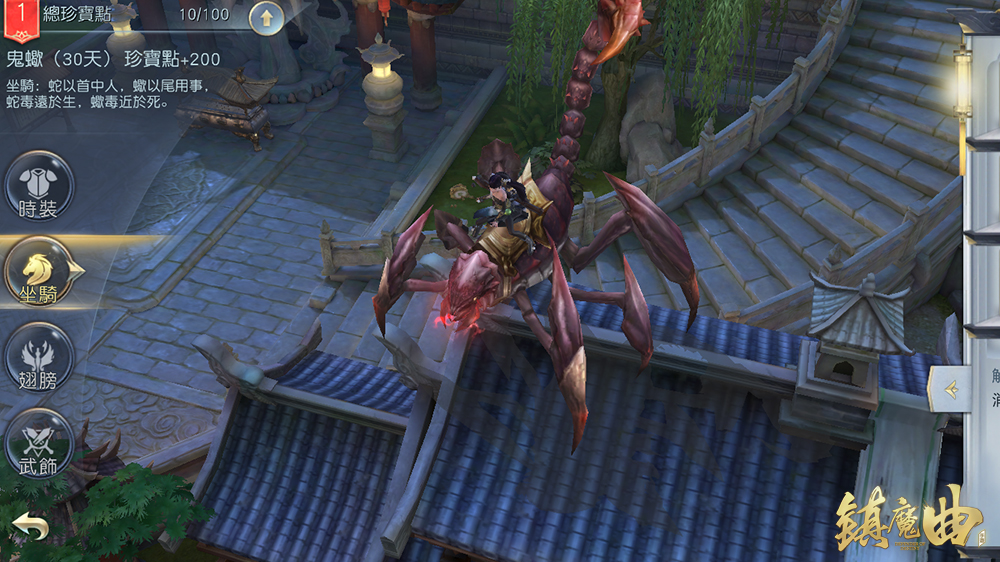Open the 武飾 weapon ornament category

[39, 441]
